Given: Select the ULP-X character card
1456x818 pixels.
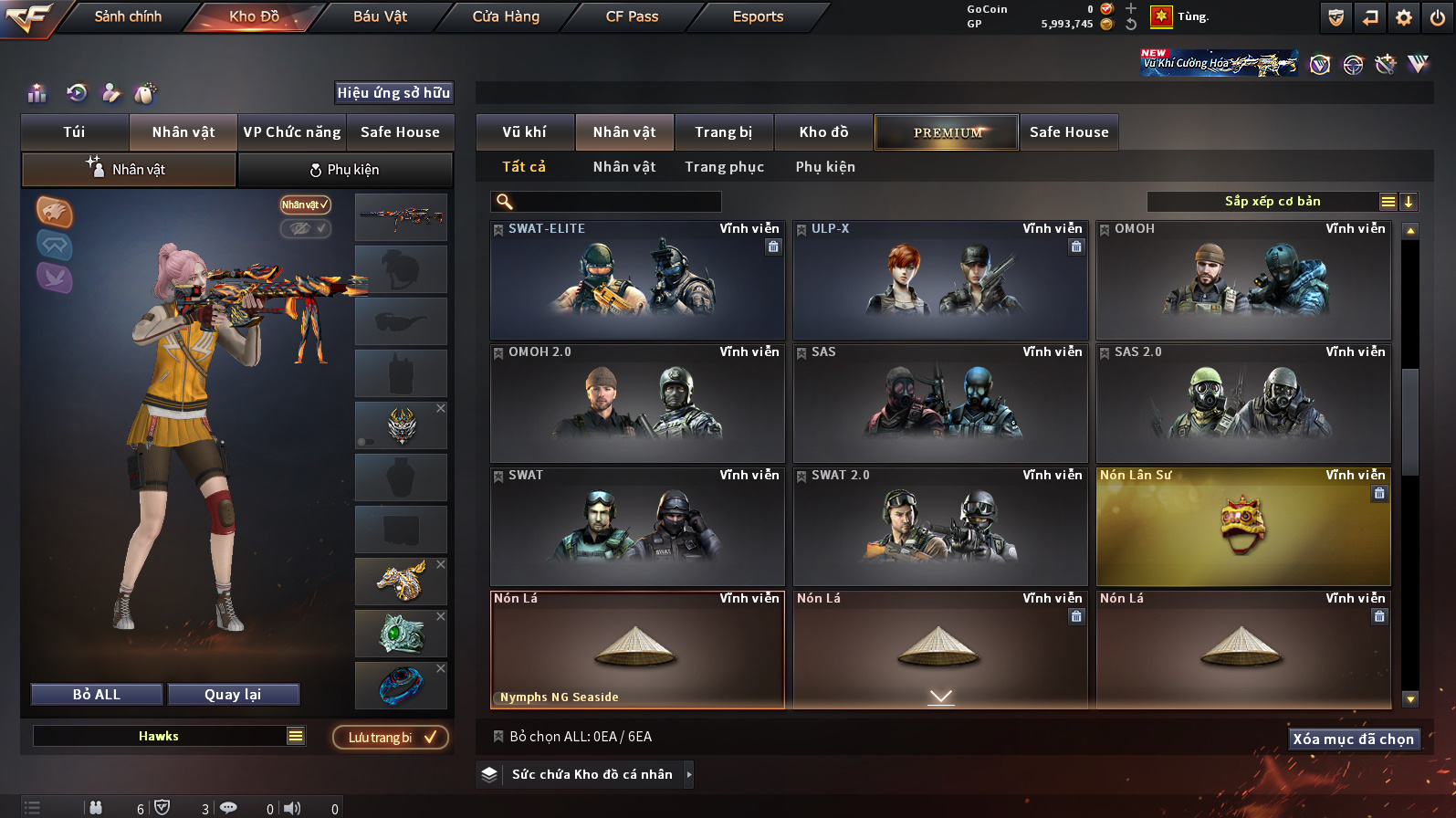Looking at the screenshot, I should [940, 281].
